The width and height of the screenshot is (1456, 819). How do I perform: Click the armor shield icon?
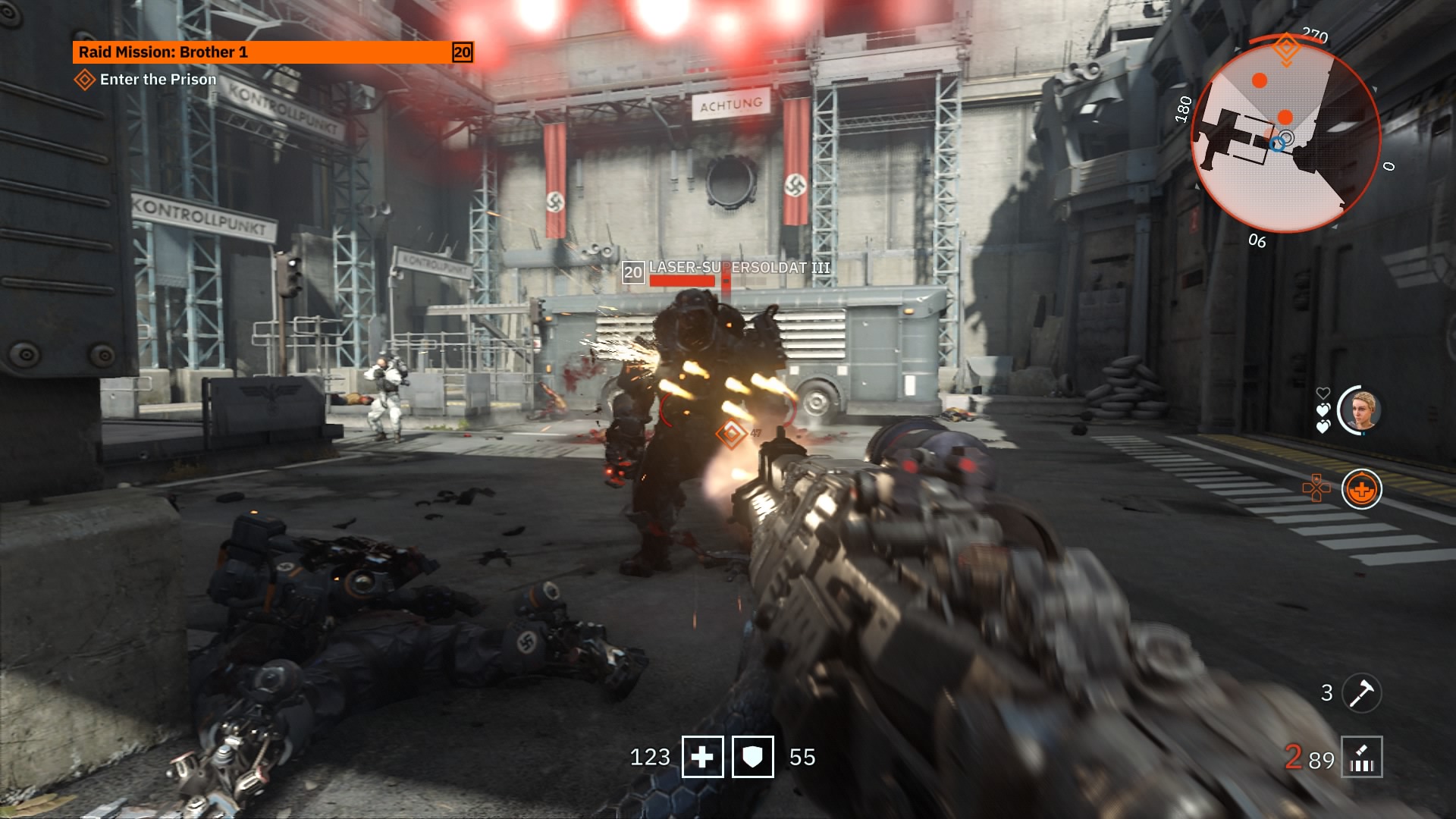(x=752, y=757)
